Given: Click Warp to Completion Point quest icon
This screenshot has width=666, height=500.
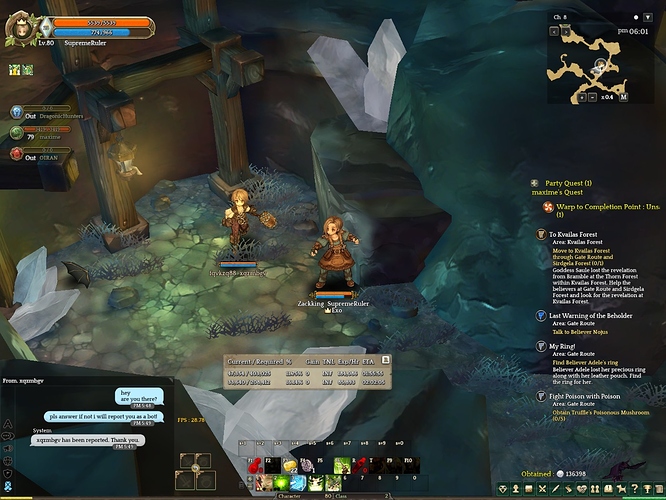Looking at the screenshot, I should click(545, 207).
